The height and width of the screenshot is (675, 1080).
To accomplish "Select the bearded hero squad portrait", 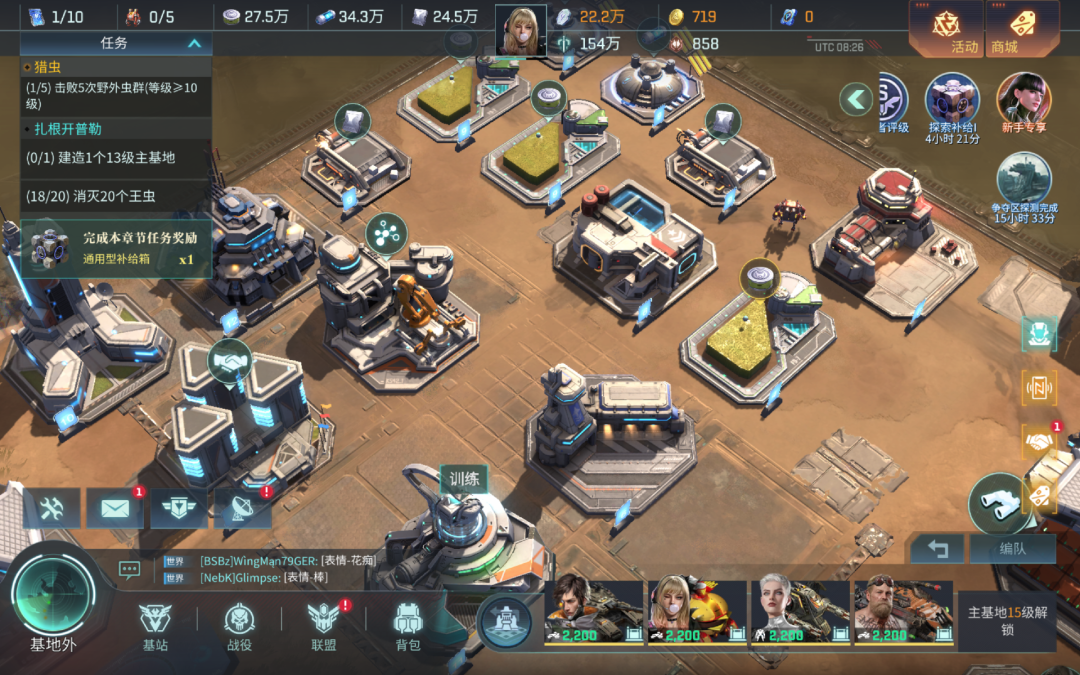I will coord(903,611).
